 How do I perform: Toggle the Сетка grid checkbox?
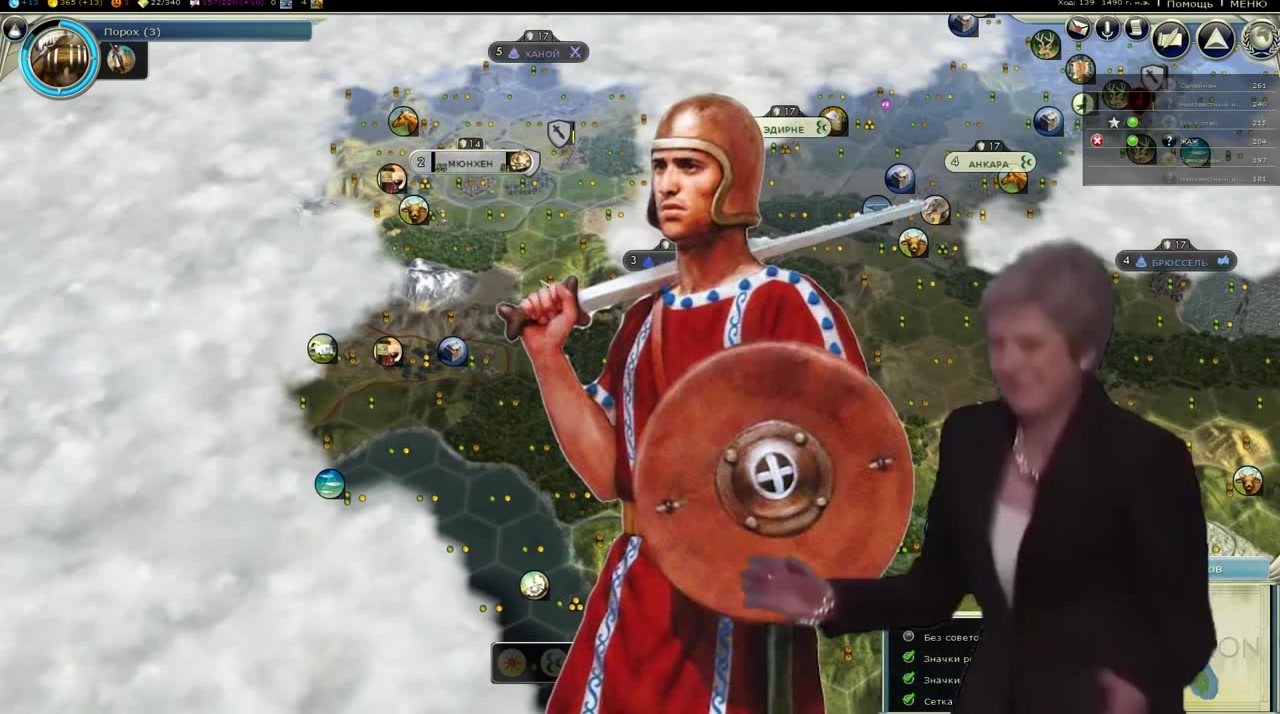pos(908,701)
